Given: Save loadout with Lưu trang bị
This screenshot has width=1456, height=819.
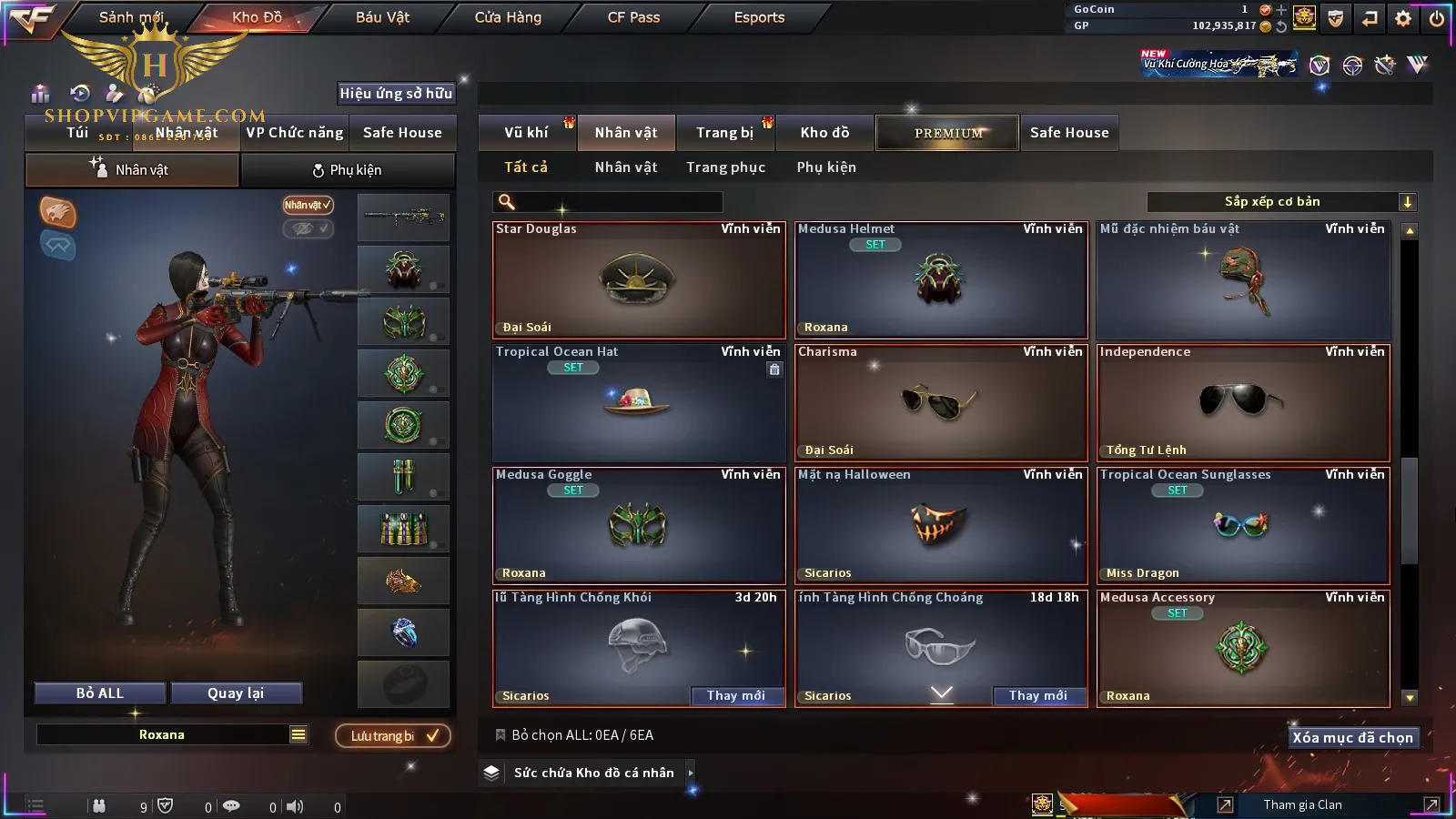Looking at the screenshot, I should click(x=393, y=736).
